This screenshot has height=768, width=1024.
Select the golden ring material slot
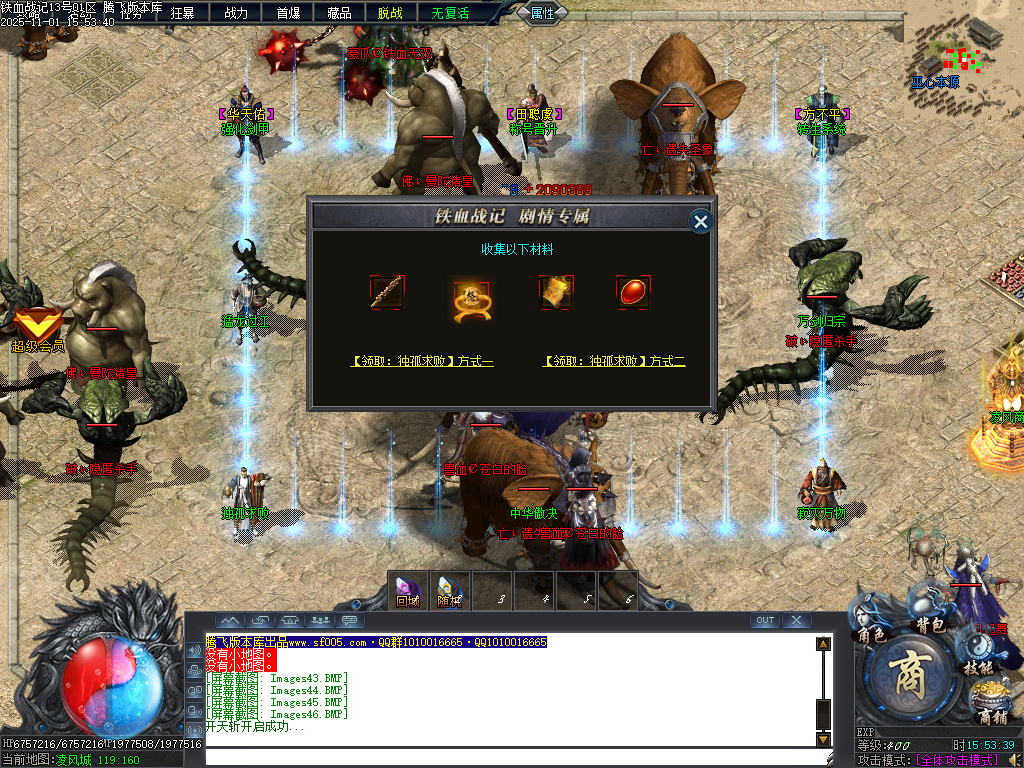point(468,295)
